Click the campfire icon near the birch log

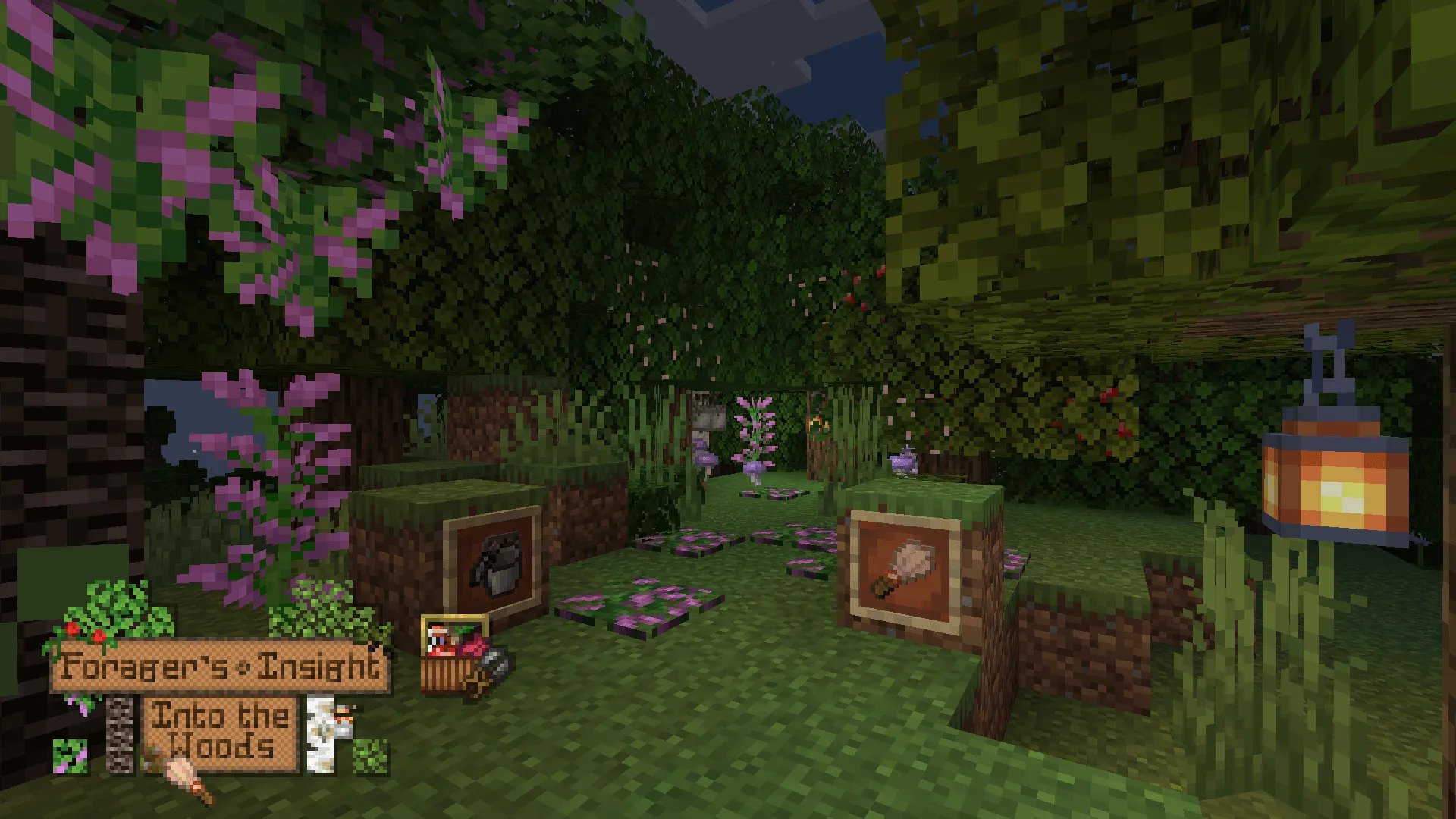coord(341,720)
